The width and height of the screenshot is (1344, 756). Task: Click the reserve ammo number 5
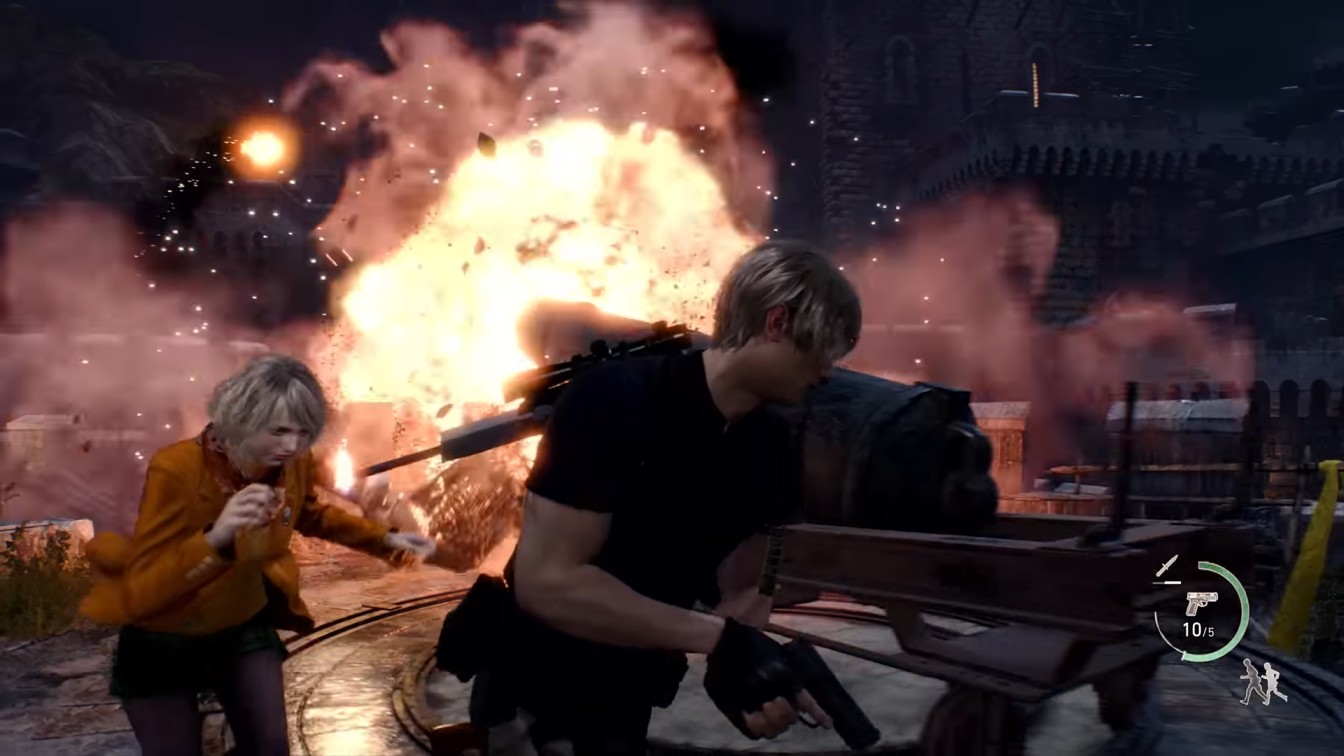pos(1209,630)
